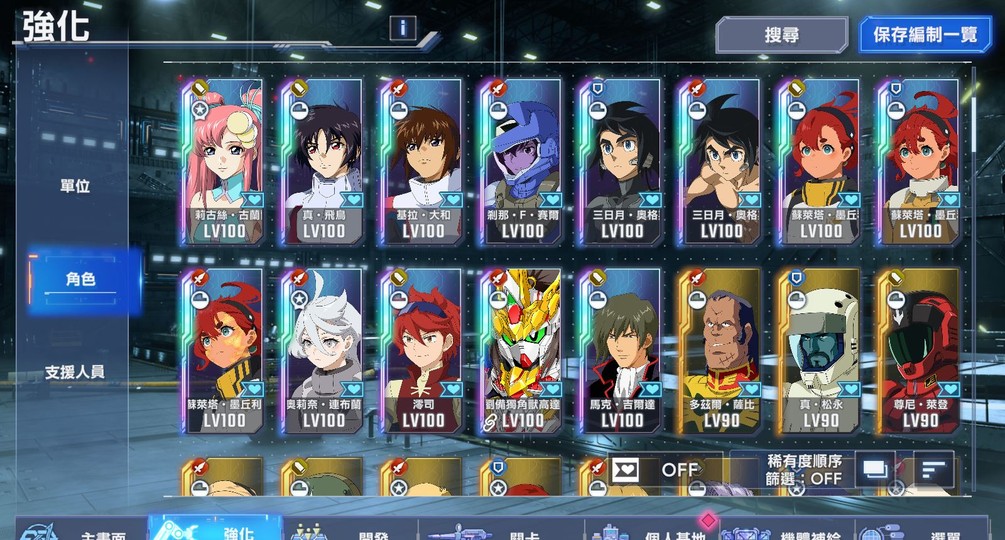
Task: Switch to the 支援人員 supporters tab
Action: point(75,372)
